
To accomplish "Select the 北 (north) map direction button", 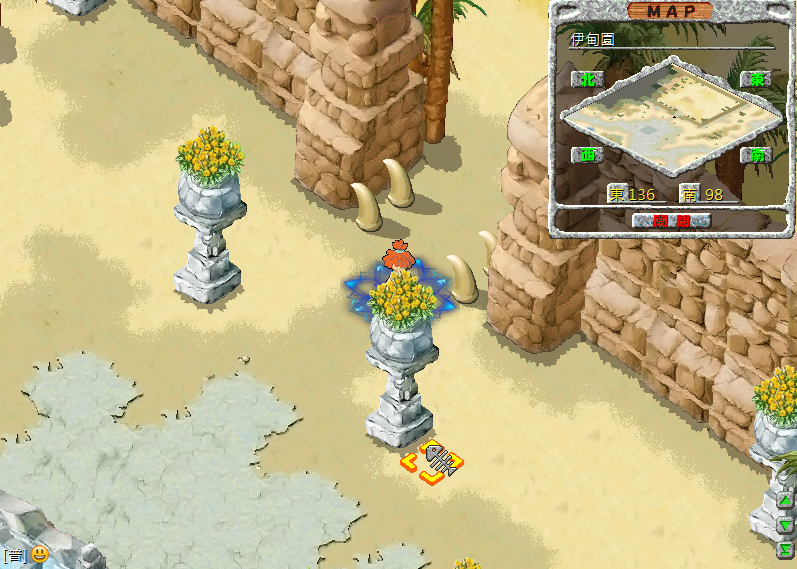I will [x=587, y=79].
